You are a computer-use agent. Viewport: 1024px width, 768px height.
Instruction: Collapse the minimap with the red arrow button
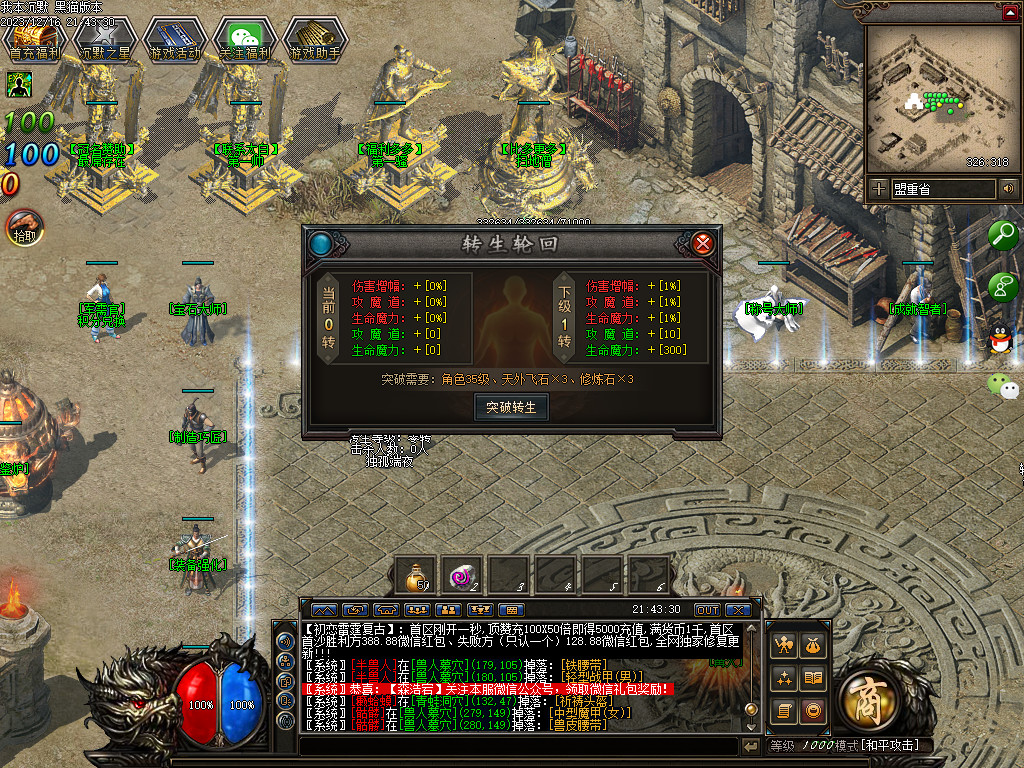(x=1010, y=12)
